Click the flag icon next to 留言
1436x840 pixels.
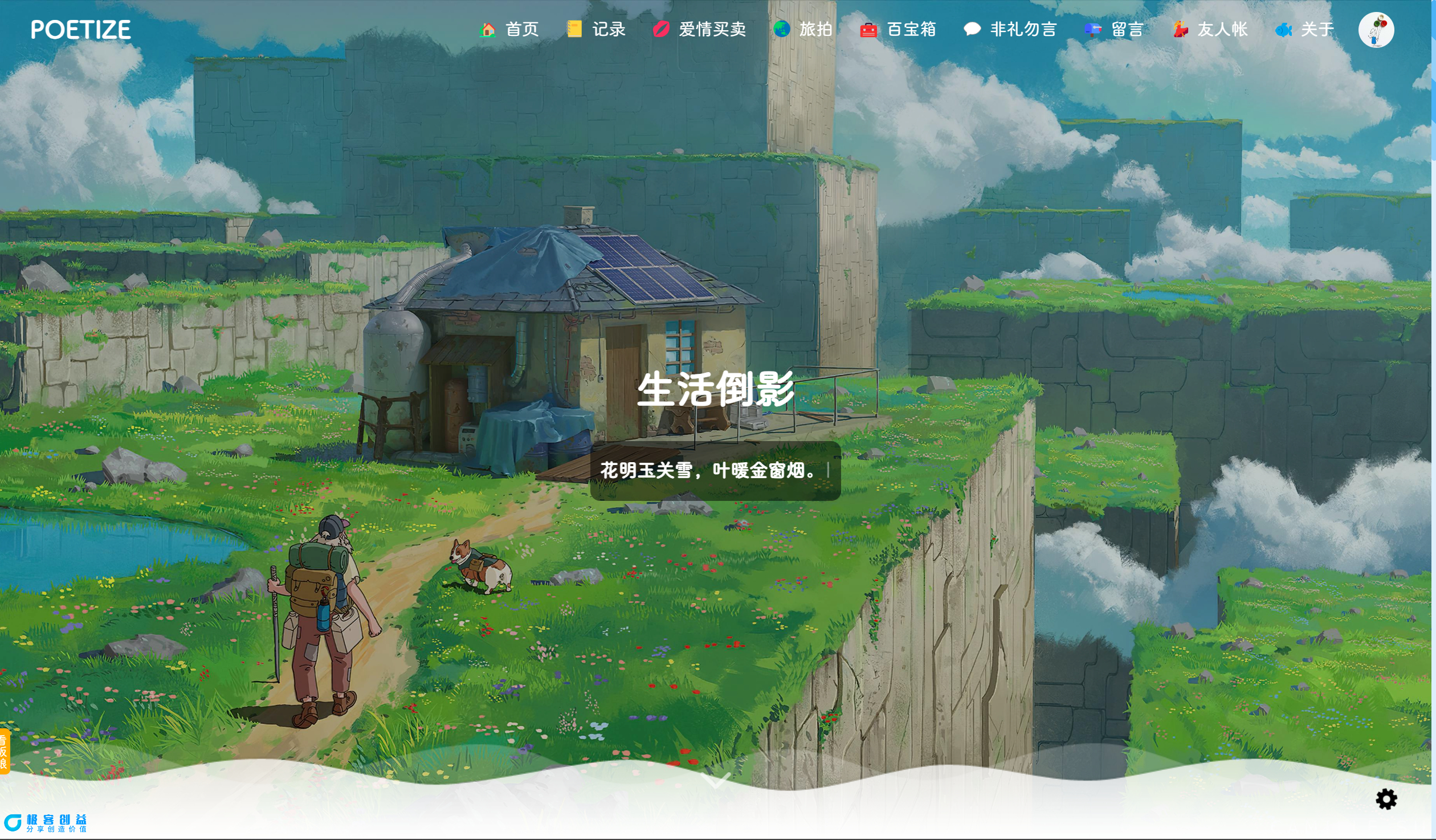[x=1091, y=30]
